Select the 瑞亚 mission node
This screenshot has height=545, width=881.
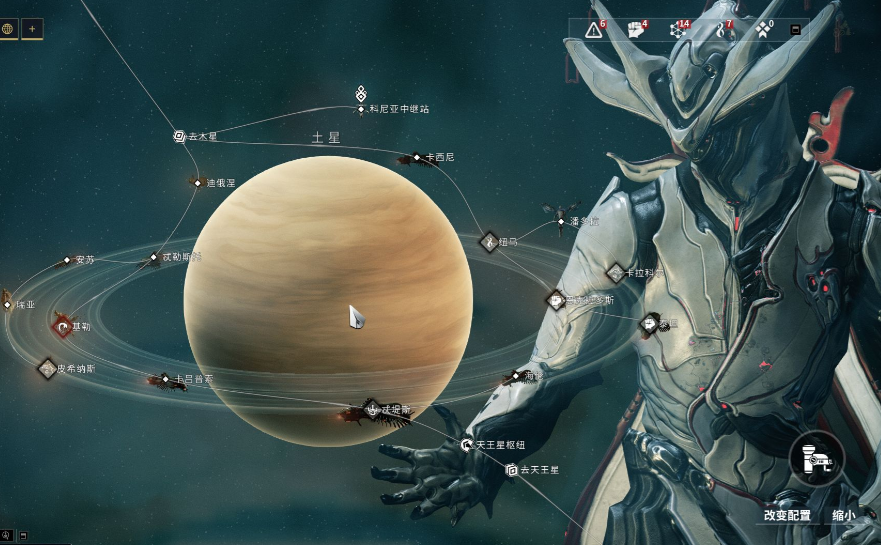coord(7,304)
